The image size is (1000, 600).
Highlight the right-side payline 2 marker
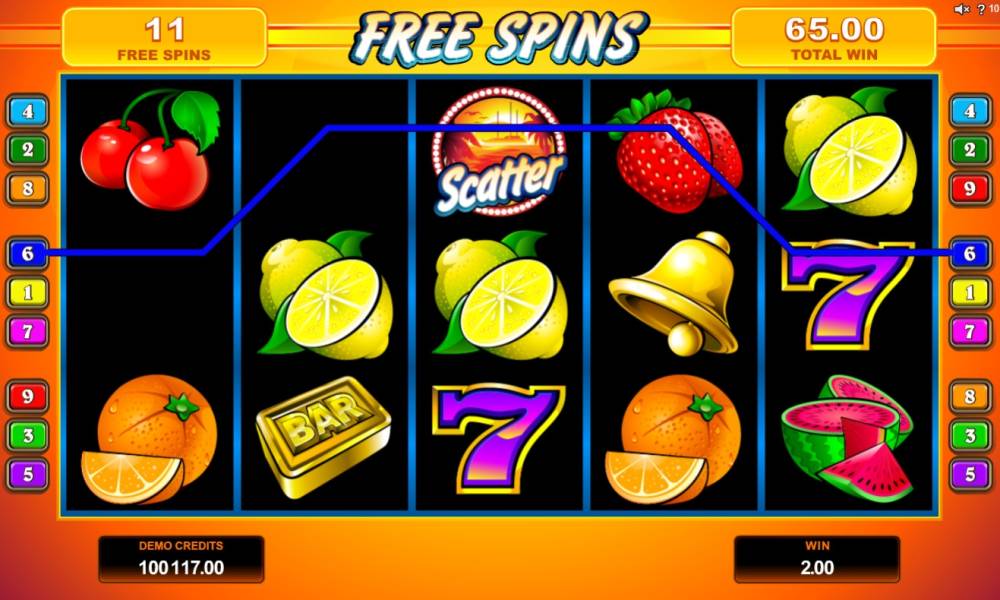(x=969, y=150)
